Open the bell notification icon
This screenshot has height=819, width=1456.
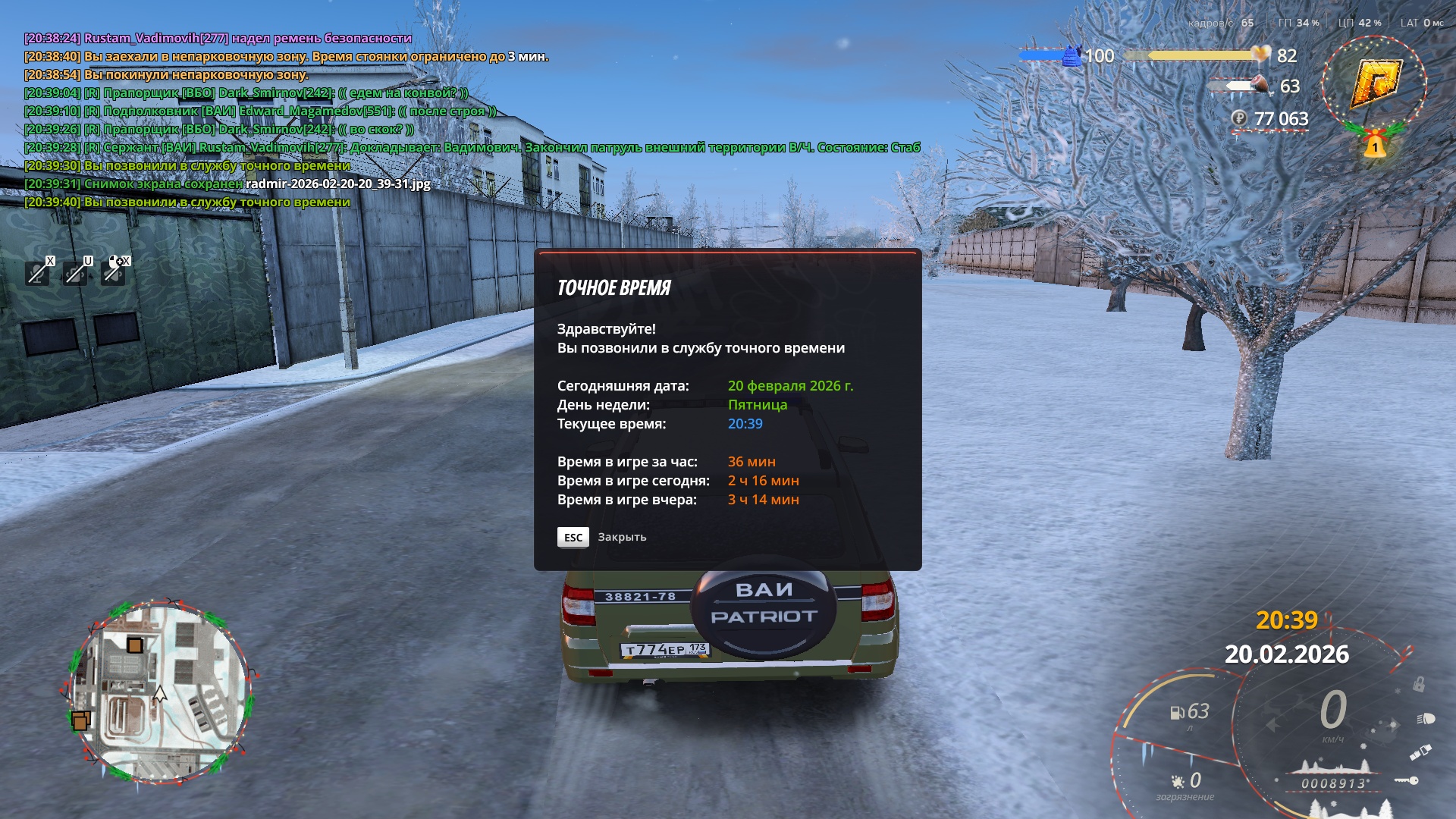pyautogui.click(x=1374, y=145)
